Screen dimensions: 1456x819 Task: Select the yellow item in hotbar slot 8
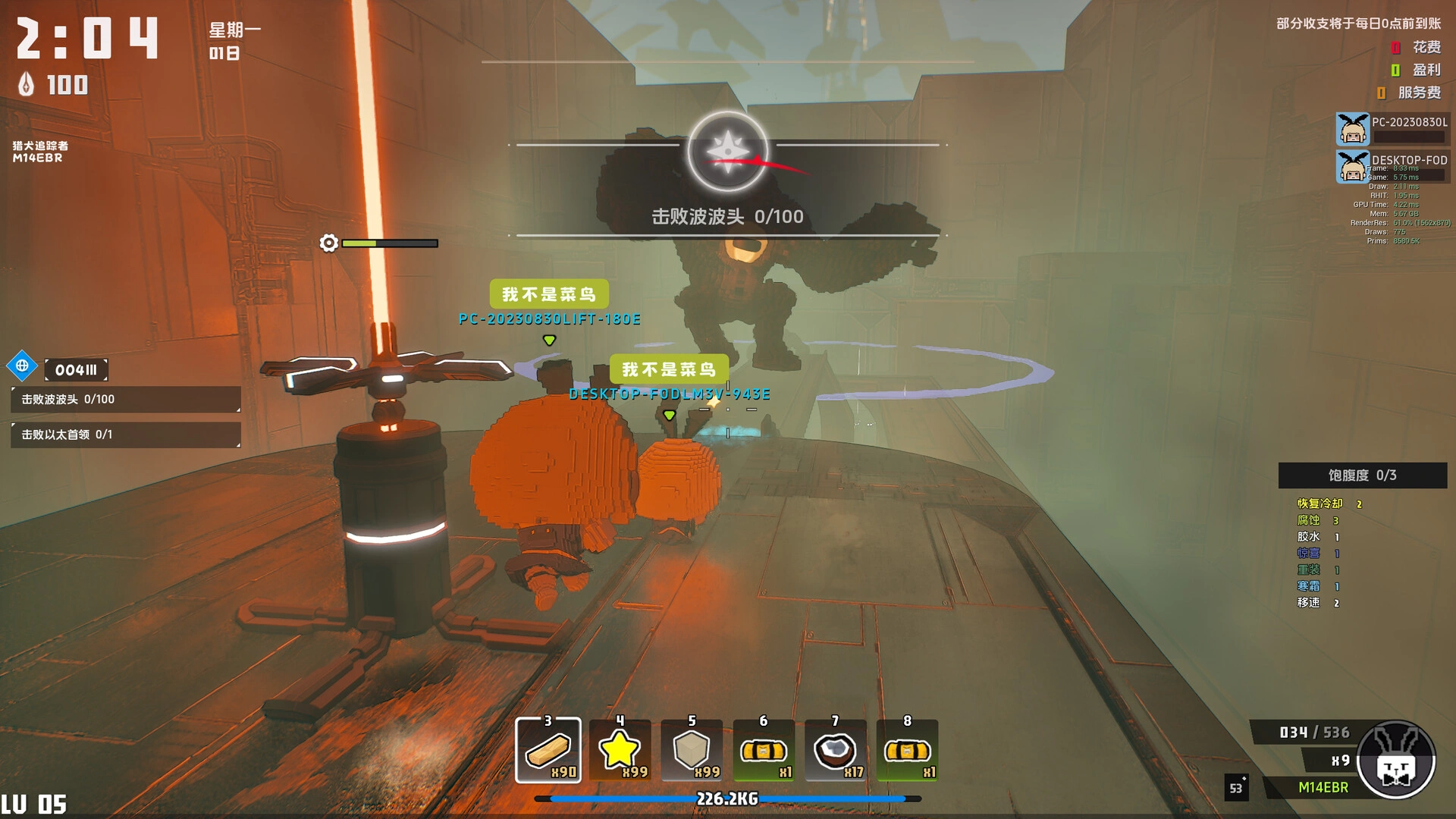point(907,750)
